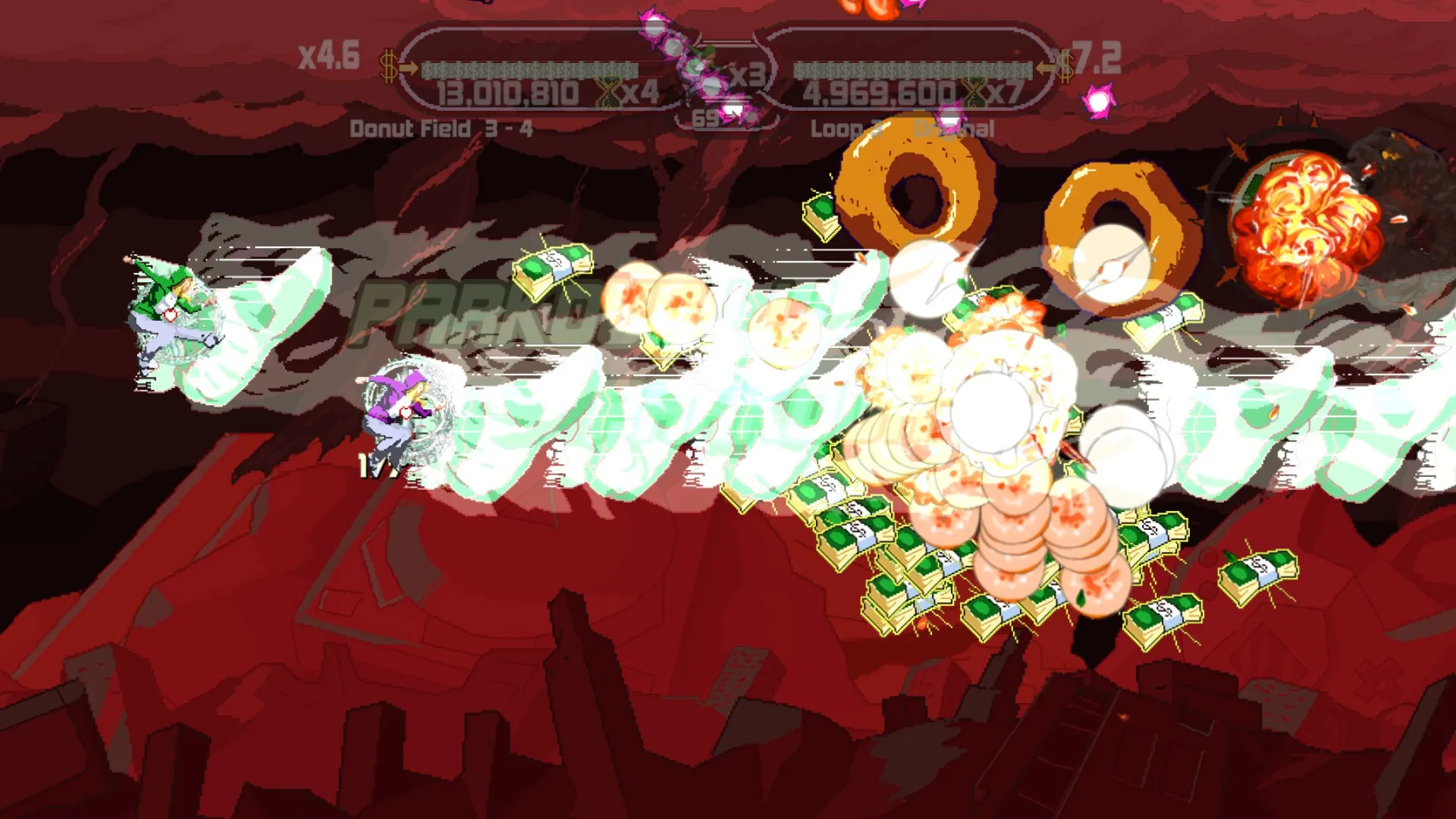The width and height of the screenshot is (1456, 819).
Task: Click the 13,010,810 score readout
Action: (507, 93)
